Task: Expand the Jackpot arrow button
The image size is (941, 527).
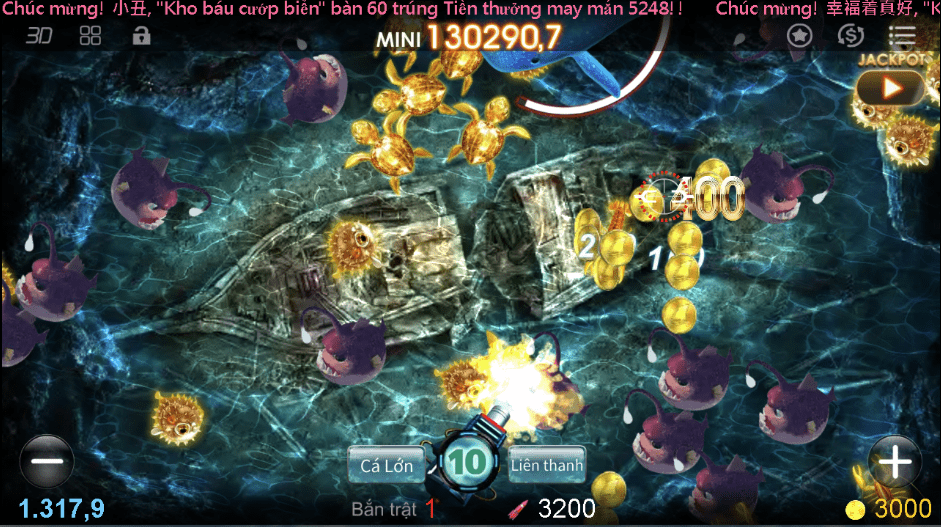Action: [x=890, y=88]
